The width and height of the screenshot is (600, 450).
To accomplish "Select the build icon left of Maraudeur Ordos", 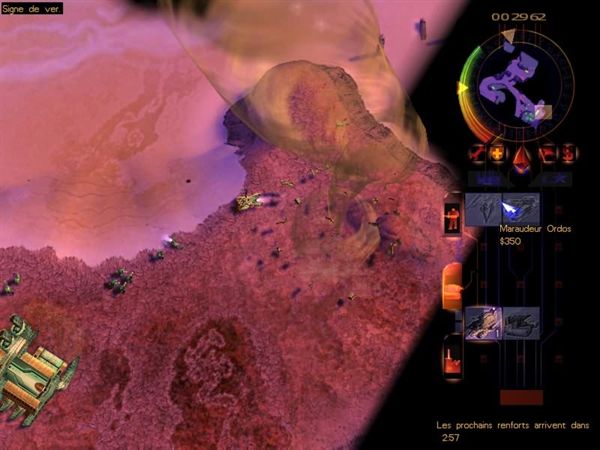I will pos(482,208).
